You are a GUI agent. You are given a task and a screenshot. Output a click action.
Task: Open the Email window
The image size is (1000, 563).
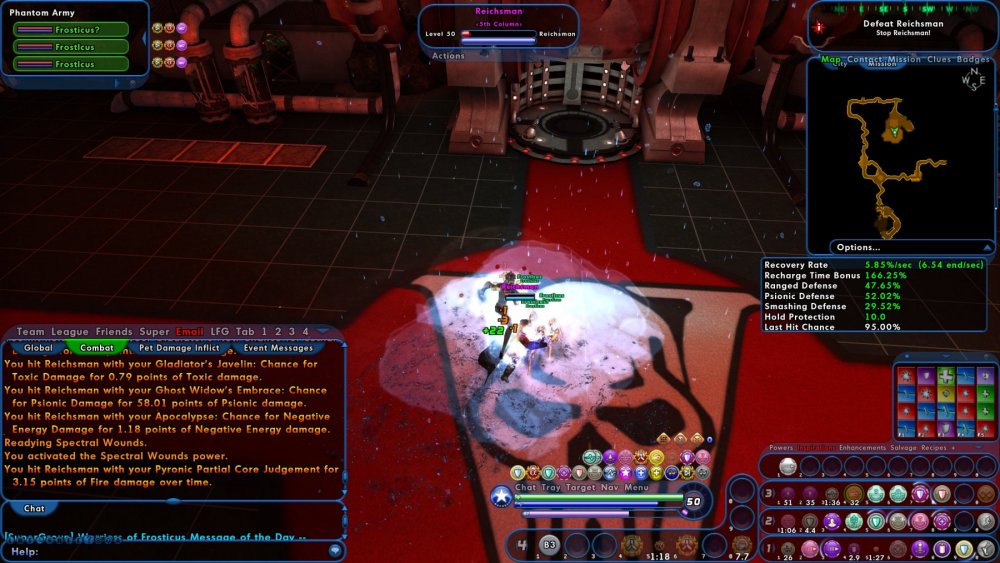[x=189, y=331]
